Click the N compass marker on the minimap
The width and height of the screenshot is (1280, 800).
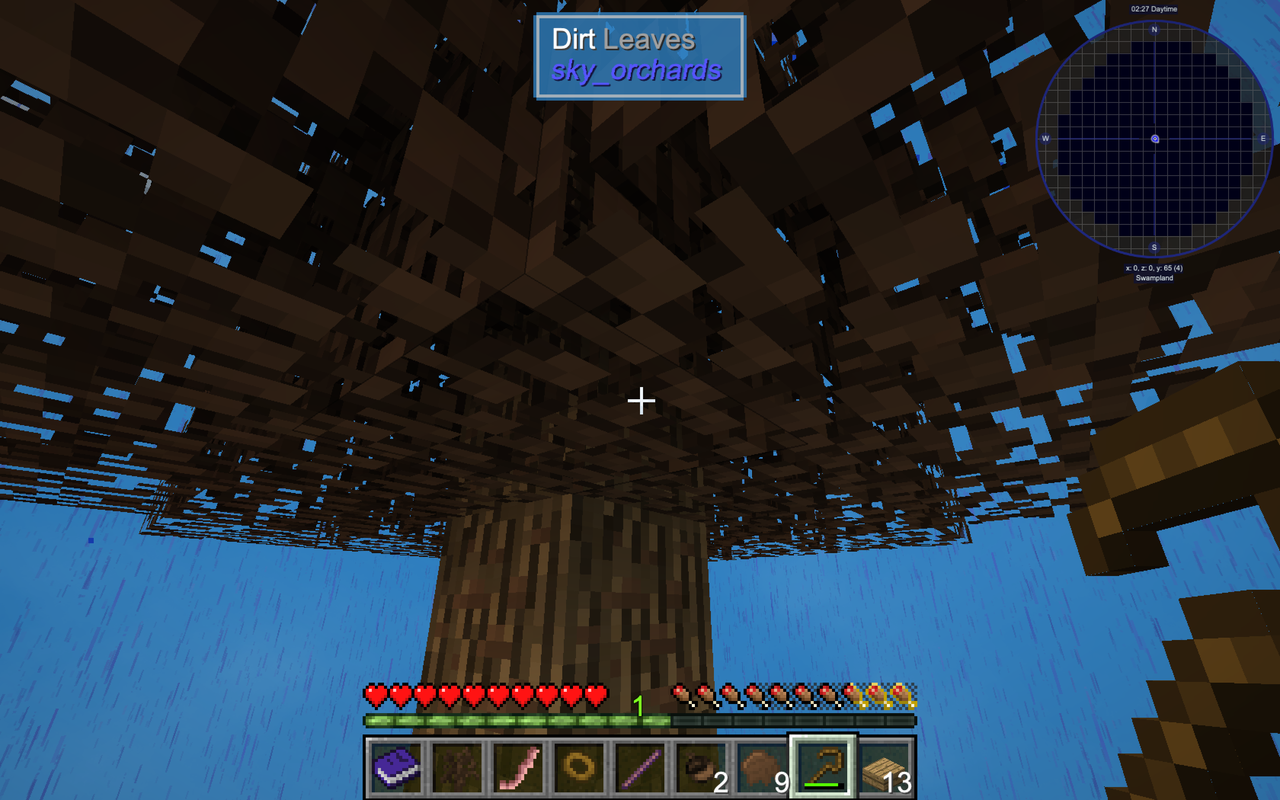(1155, 30)
